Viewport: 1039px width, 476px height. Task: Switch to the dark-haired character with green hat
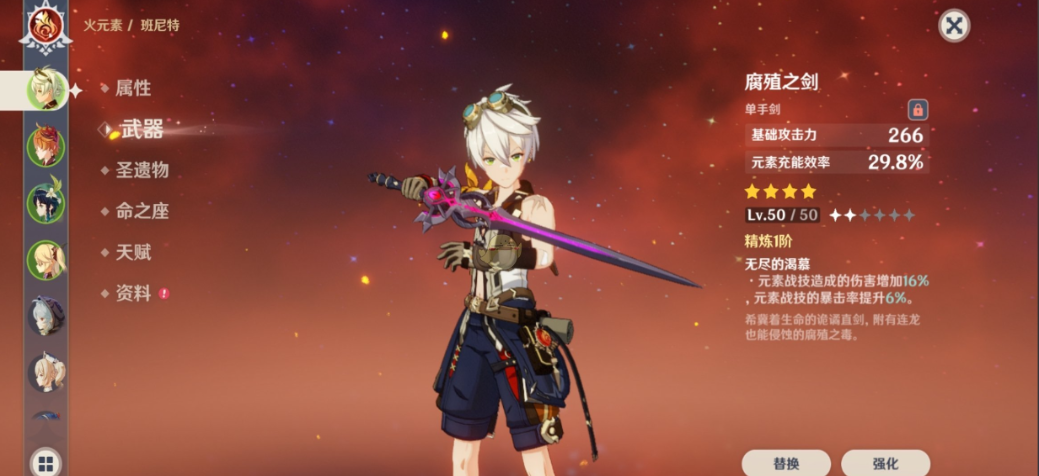point(46,203)
